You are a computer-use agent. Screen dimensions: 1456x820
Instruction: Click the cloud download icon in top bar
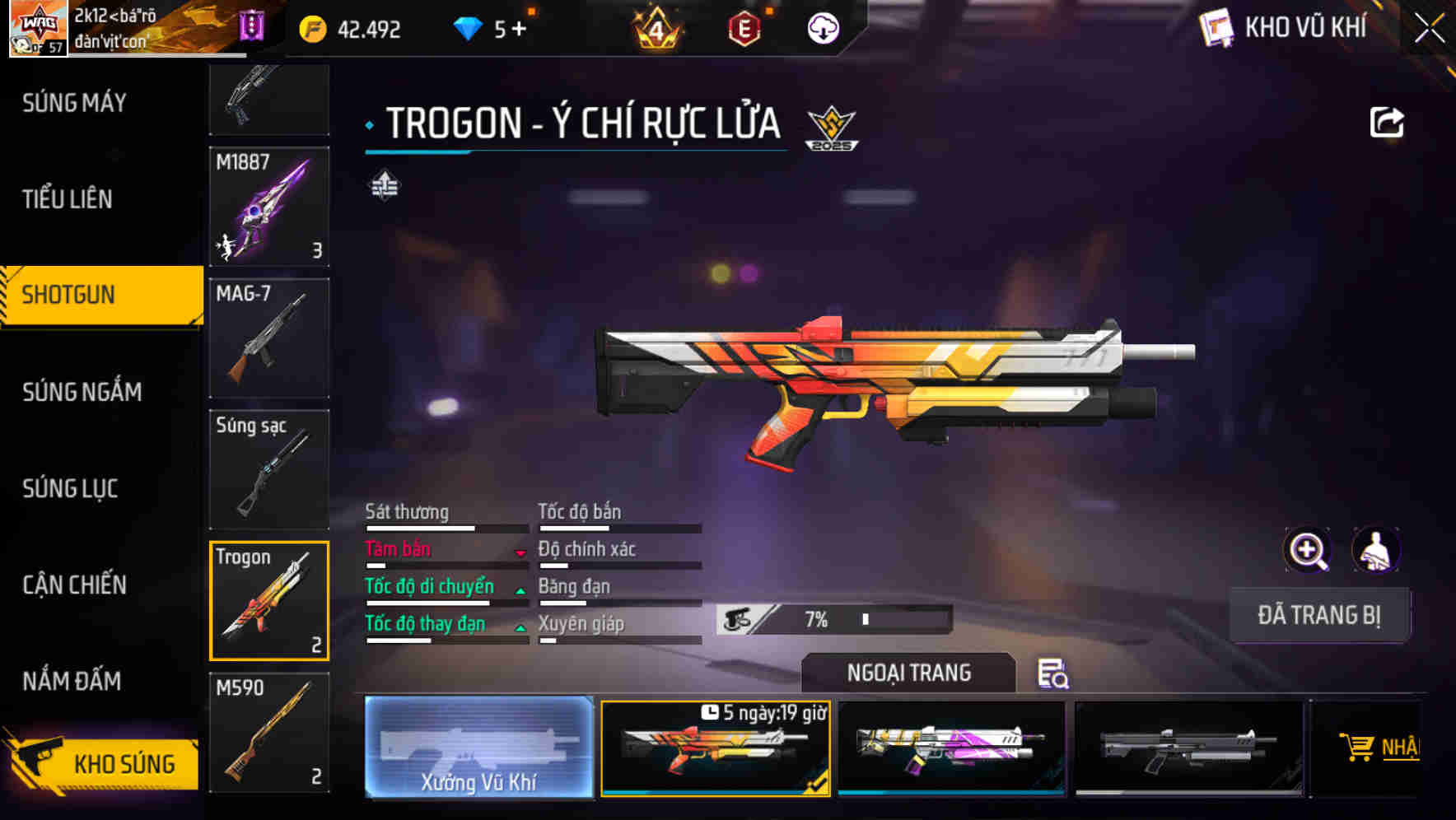pos(824,28)
